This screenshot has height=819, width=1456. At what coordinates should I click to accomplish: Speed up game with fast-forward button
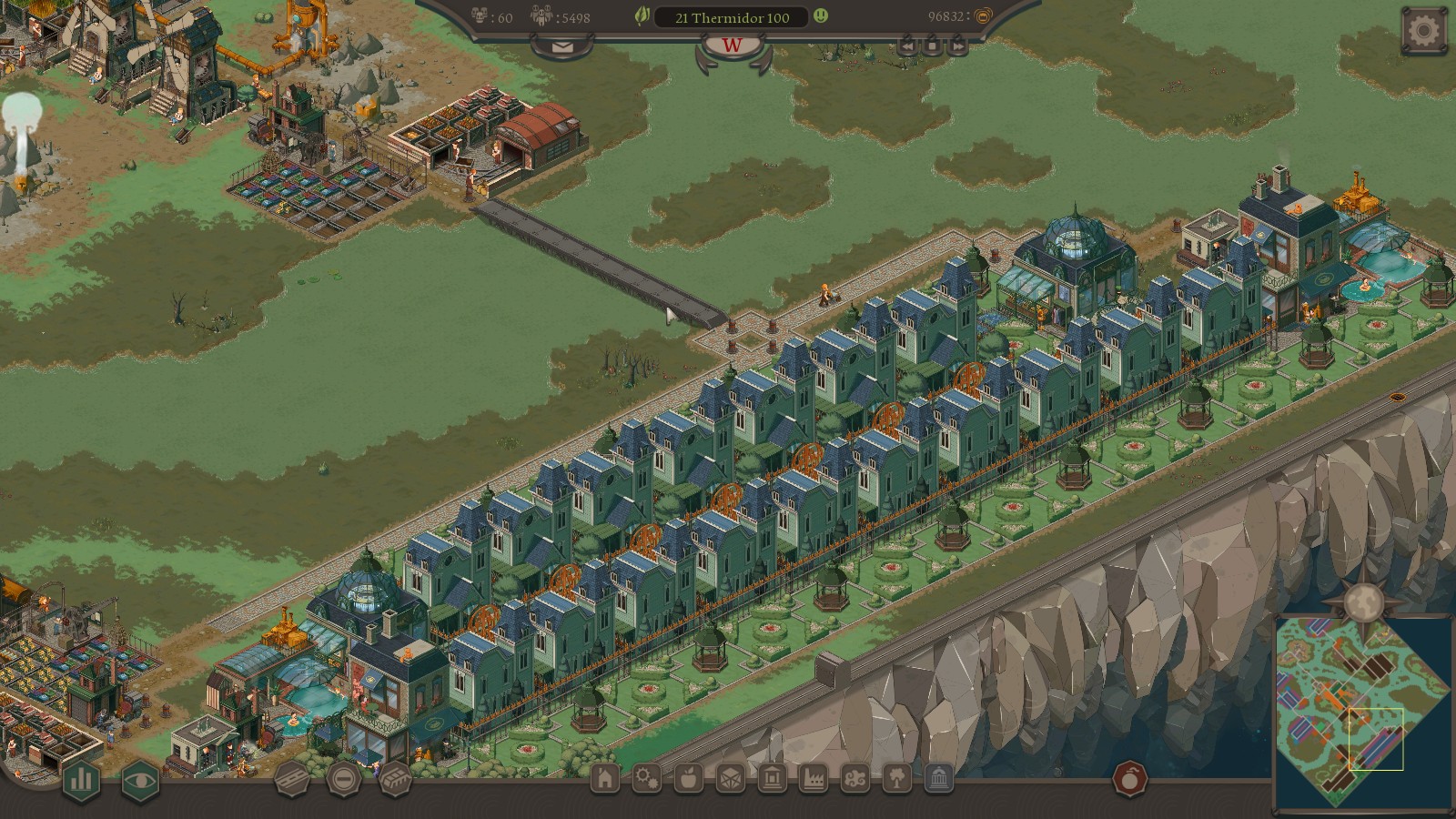click(957, 45)
